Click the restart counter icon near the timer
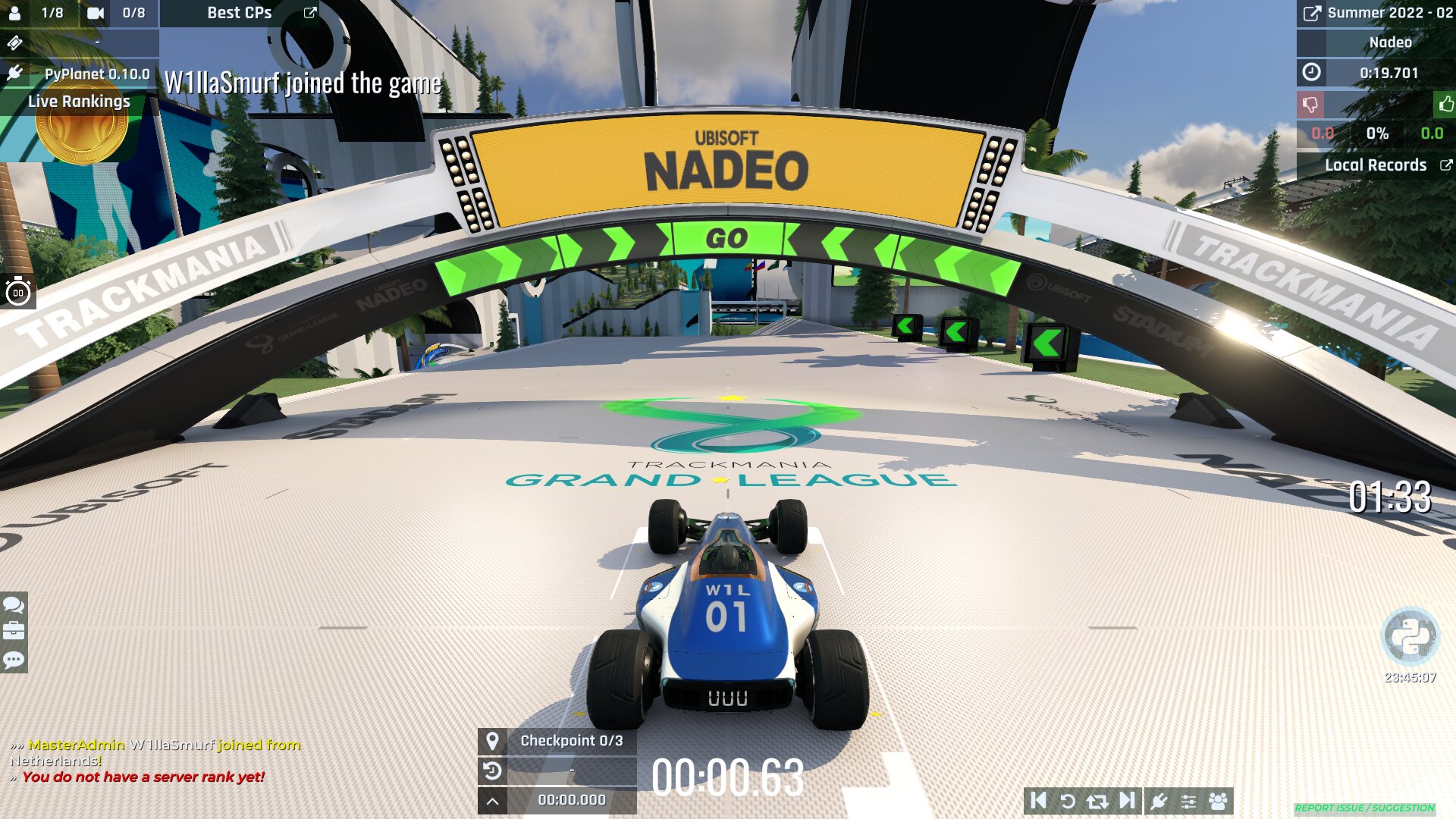The image size is (1456, 819). tap(494, 770)
